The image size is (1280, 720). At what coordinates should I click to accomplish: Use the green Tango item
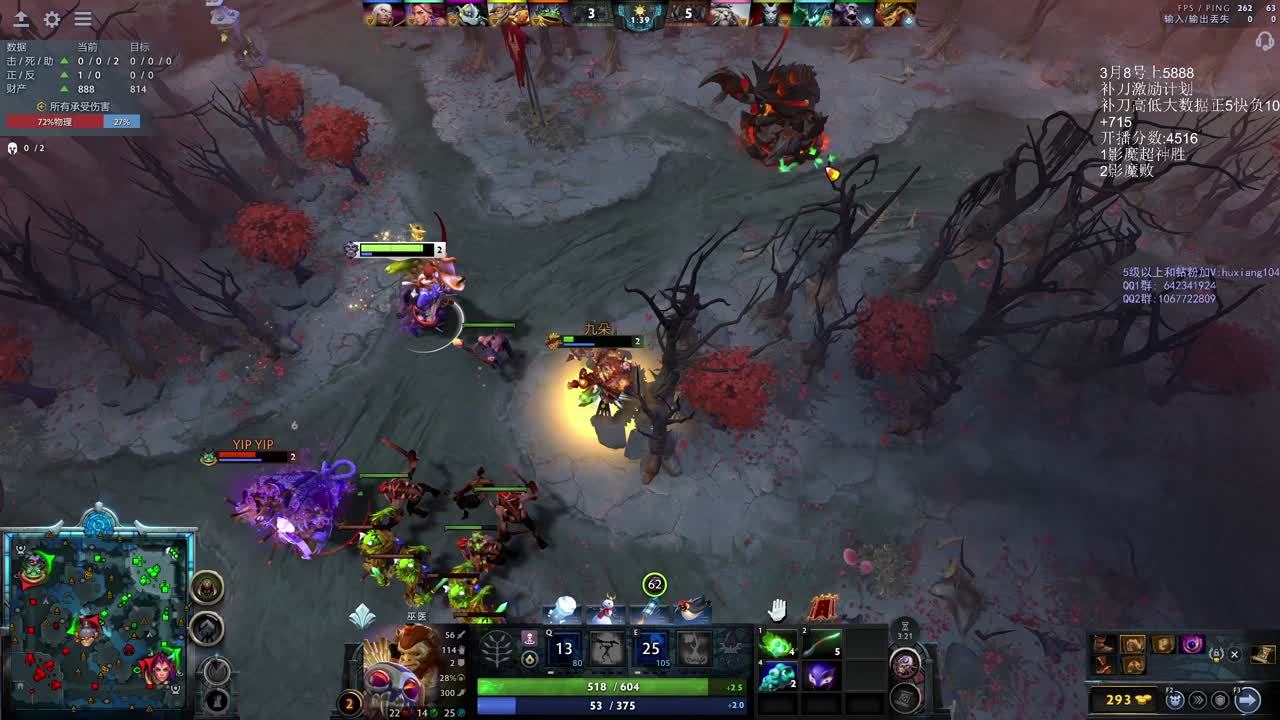[776, 643]
